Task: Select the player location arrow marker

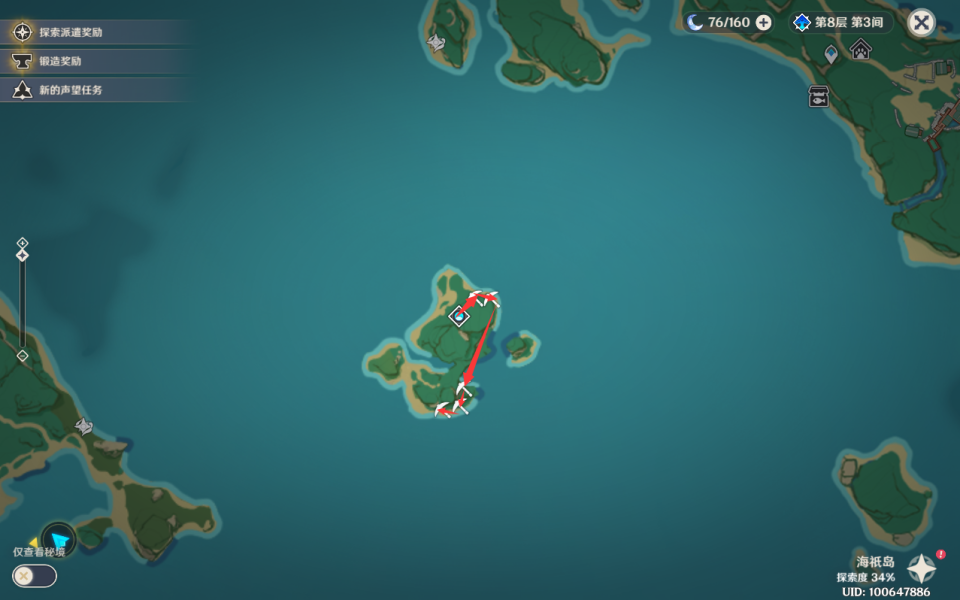Action: [59, 541]
